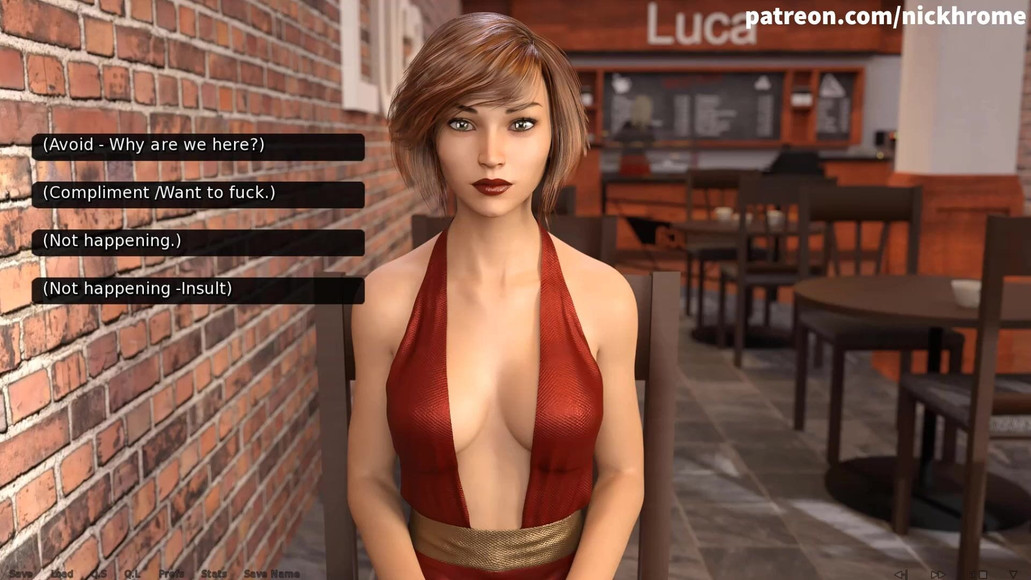The width and height of the screenshot is (1031, 580).
Task: Choose "Not happening -Insult" dialogue option
Action: click(198, 290)
